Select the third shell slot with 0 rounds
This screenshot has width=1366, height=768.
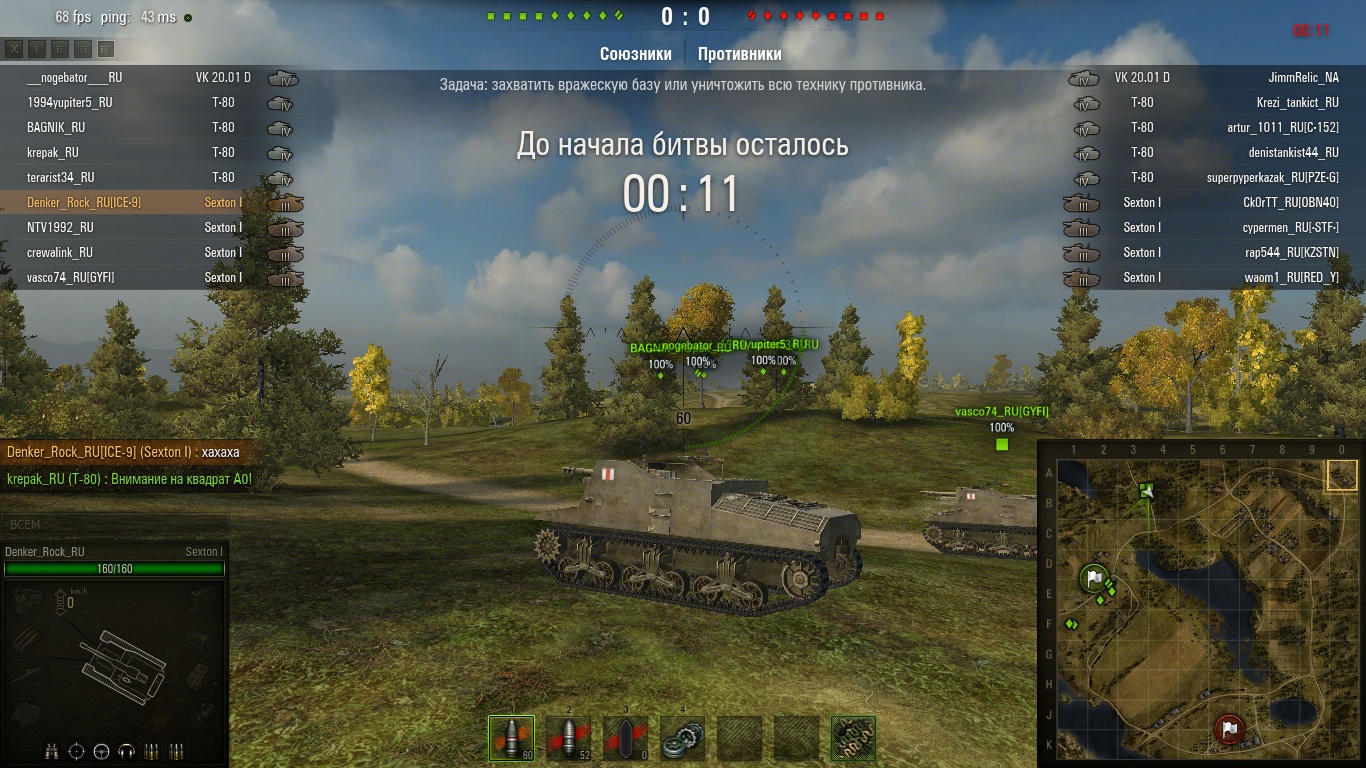(625, 738)
